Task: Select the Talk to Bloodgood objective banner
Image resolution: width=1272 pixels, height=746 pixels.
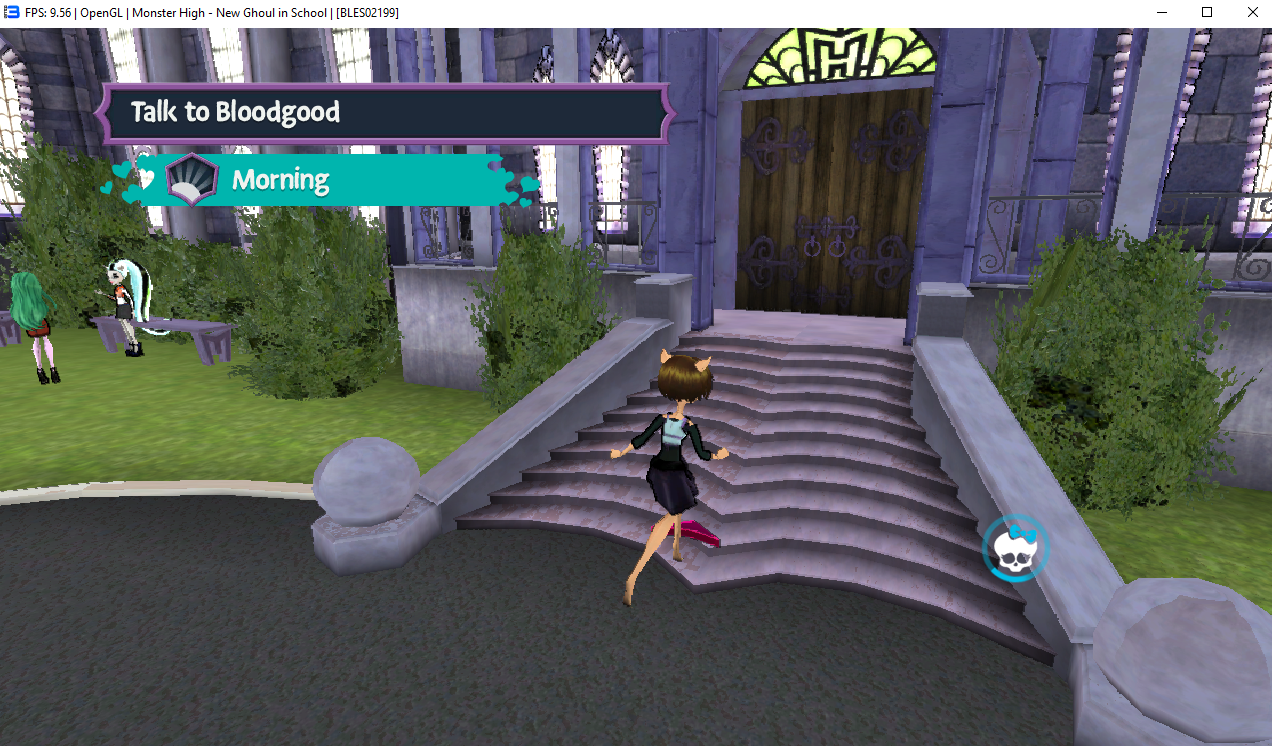Action: [384, 112]
